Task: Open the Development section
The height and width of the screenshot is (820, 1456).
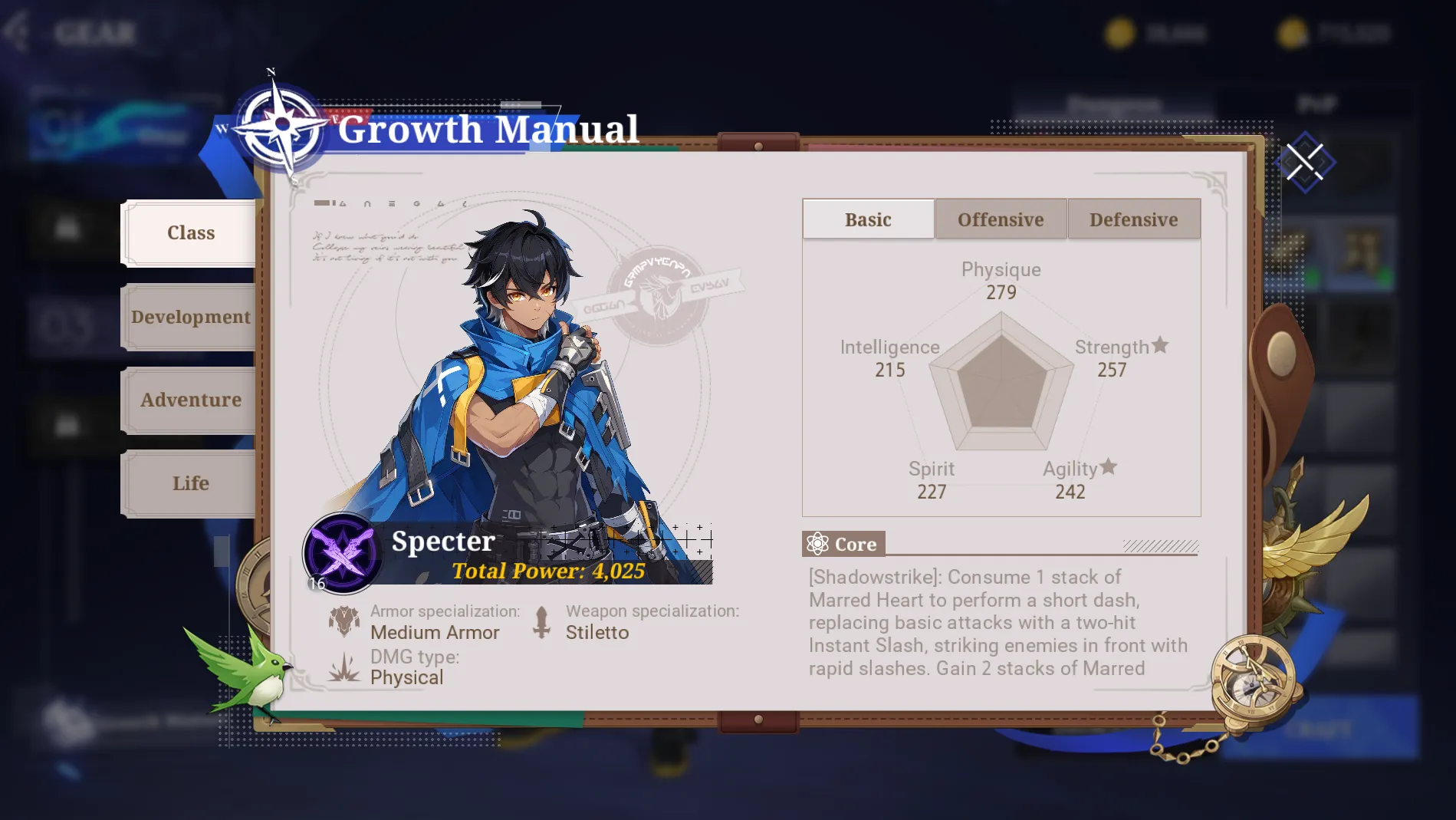Action: pos(190,317)
